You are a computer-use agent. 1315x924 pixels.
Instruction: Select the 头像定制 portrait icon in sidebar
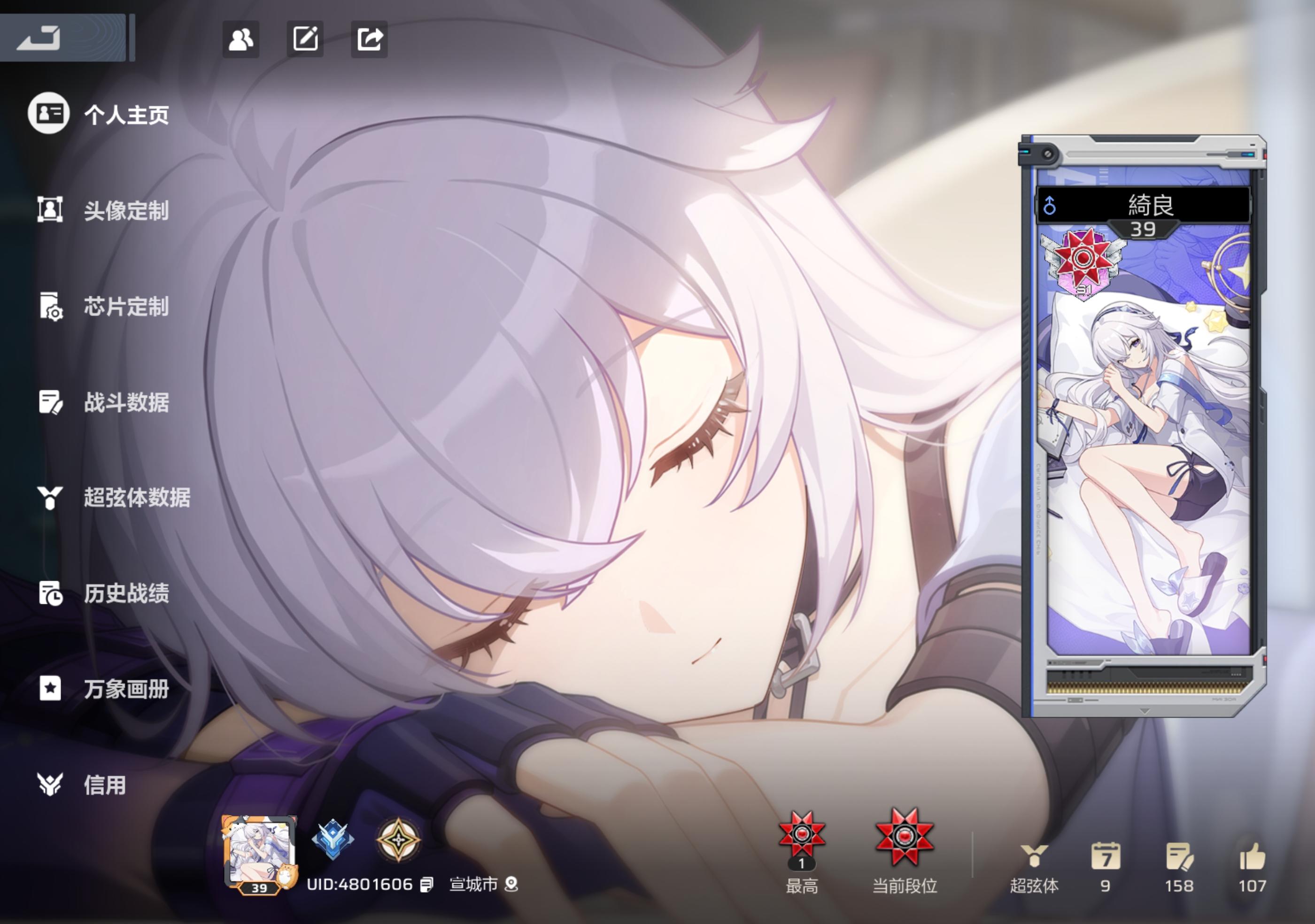point(50,210)
